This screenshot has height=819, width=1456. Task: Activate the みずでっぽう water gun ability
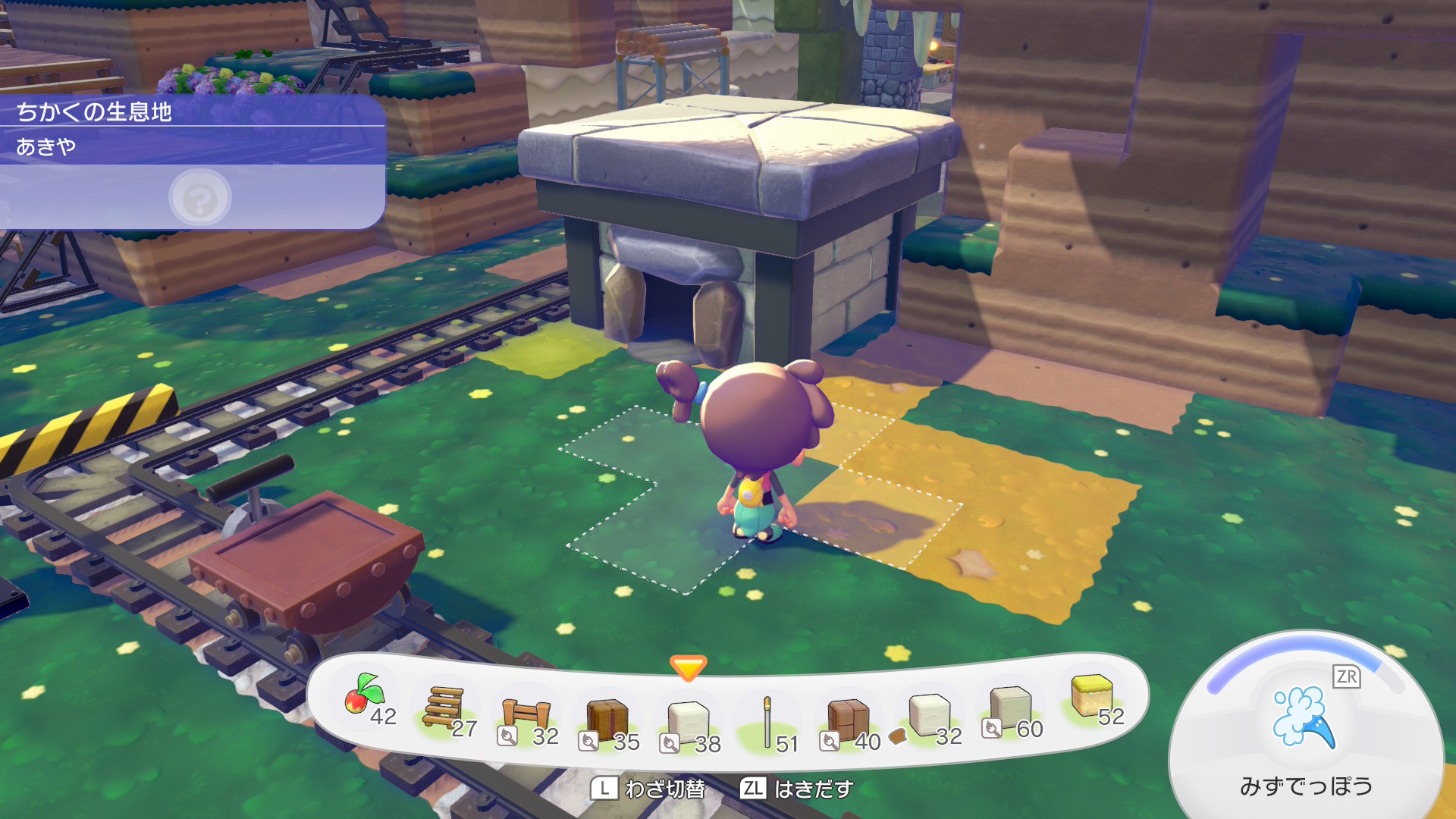pyautogui.click(x=1304, y=719)
